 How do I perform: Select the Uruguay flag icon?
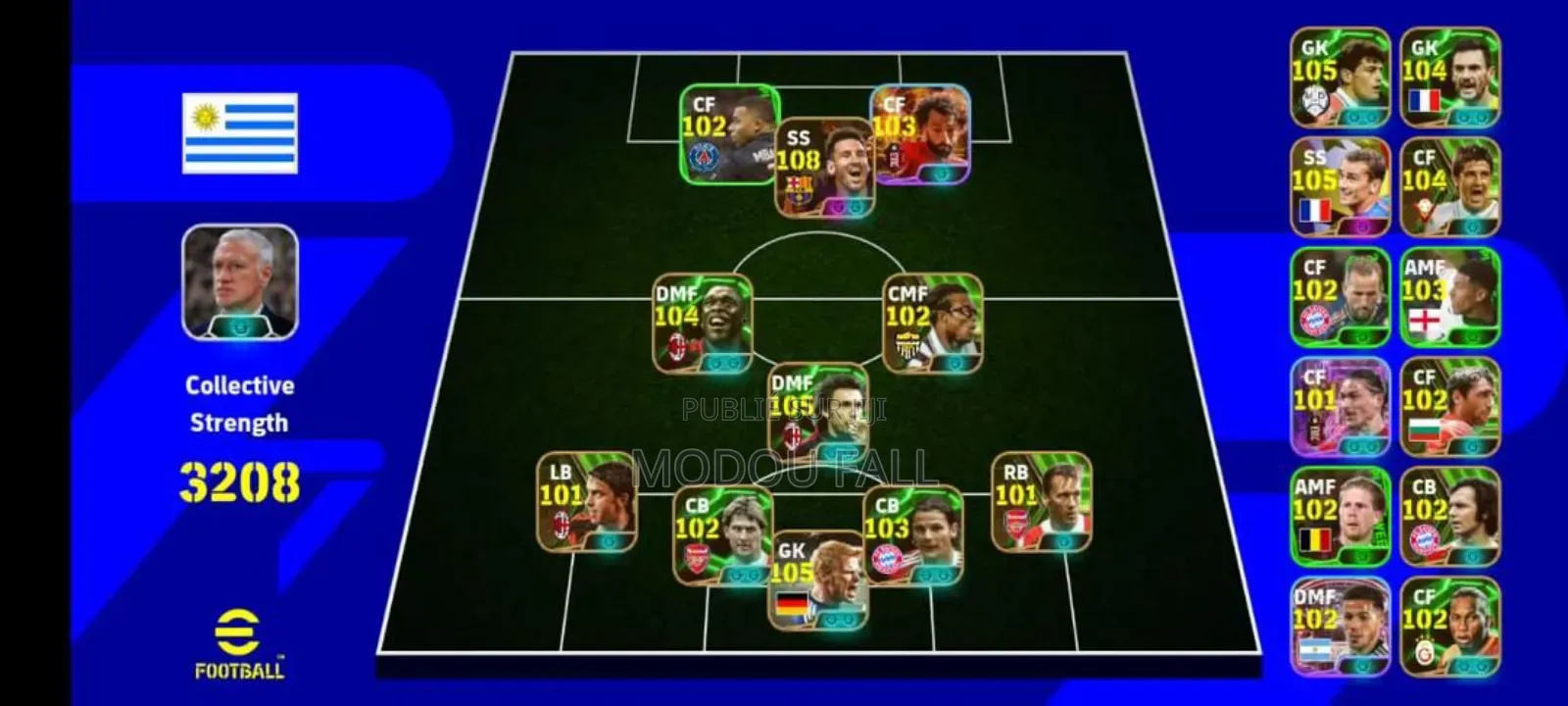(240, 132)
